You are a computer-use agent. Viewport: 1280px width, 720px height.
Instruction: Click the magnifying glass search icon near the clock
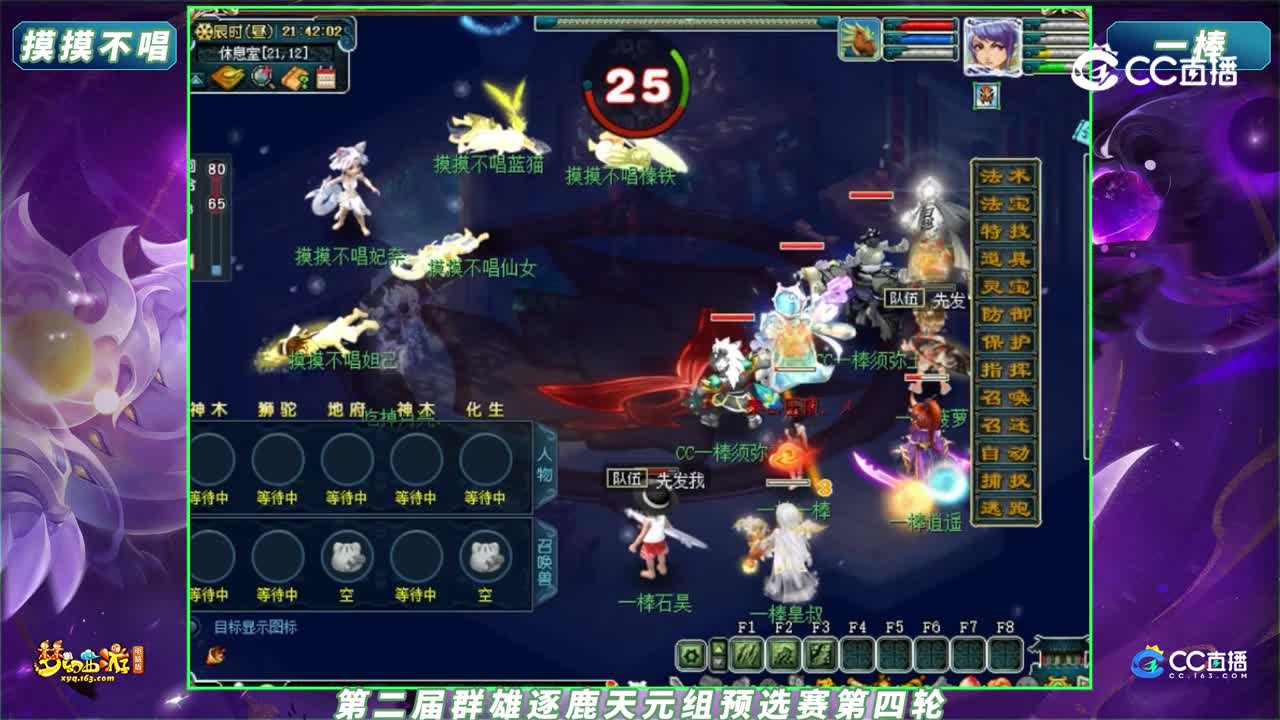[261, 78]
